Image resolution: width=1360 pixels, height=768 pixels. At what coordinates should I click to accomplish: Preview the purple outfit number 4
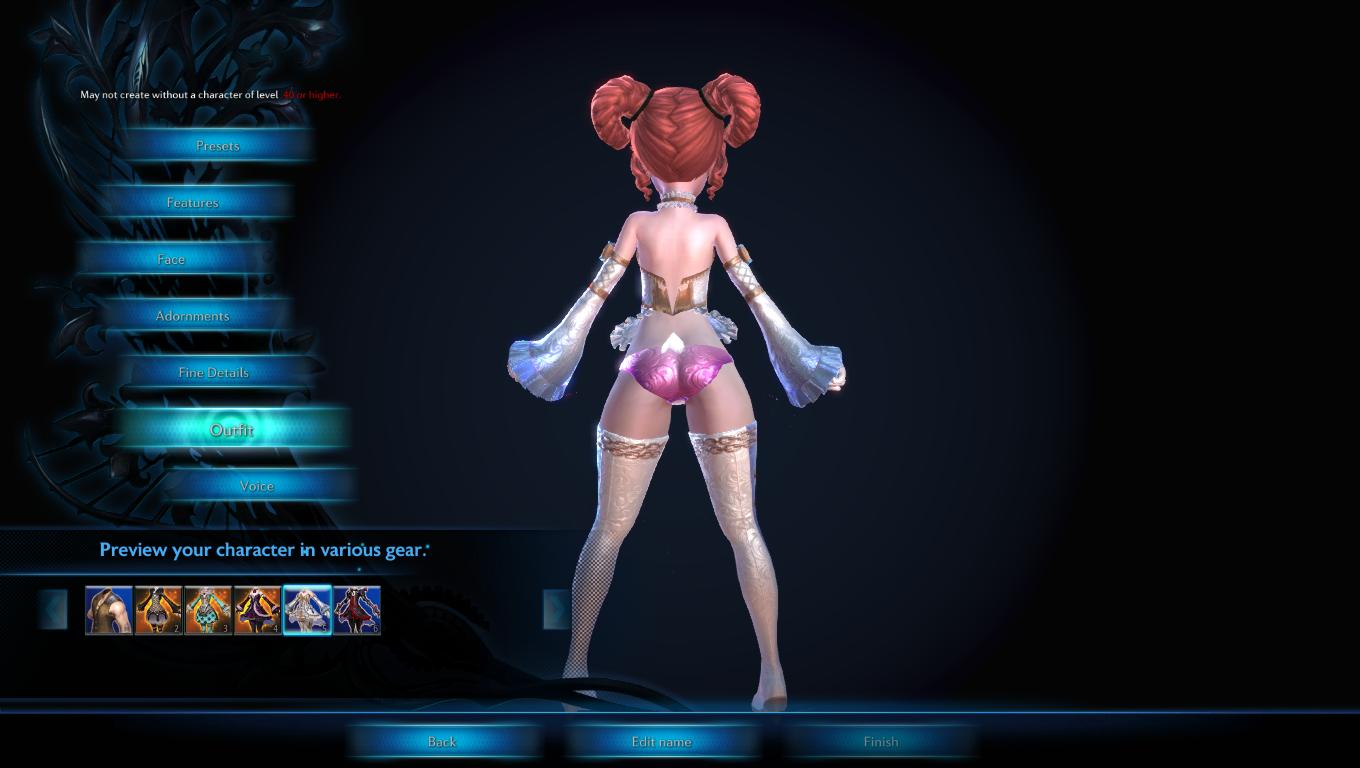click(257, 610)
